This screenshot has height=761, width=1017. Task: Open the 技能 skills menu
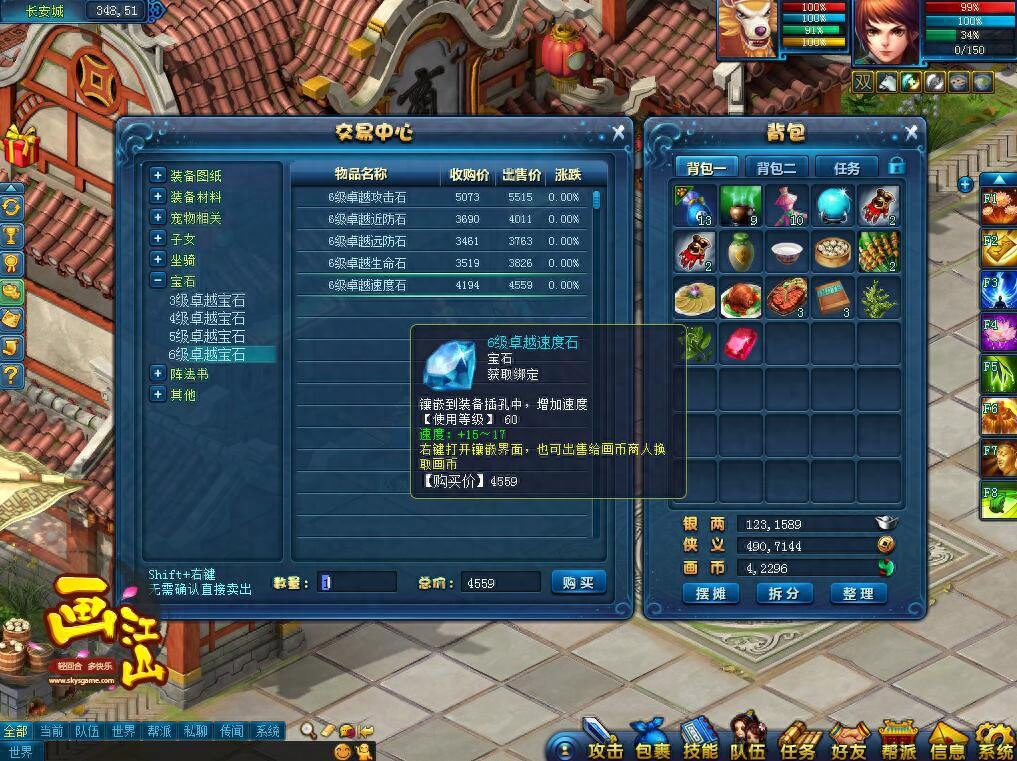click(700, 748)
